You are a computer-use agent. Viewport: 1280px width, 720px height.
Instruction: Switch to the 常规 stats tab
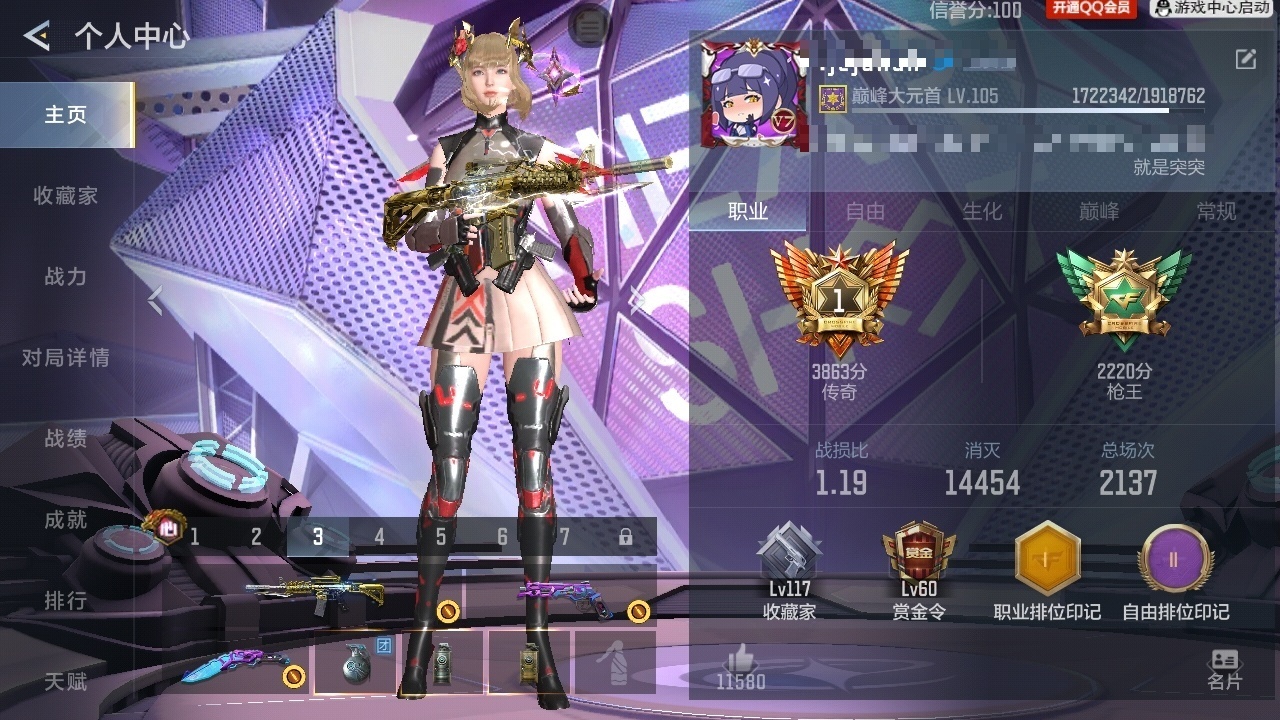tap(1216, 211)
